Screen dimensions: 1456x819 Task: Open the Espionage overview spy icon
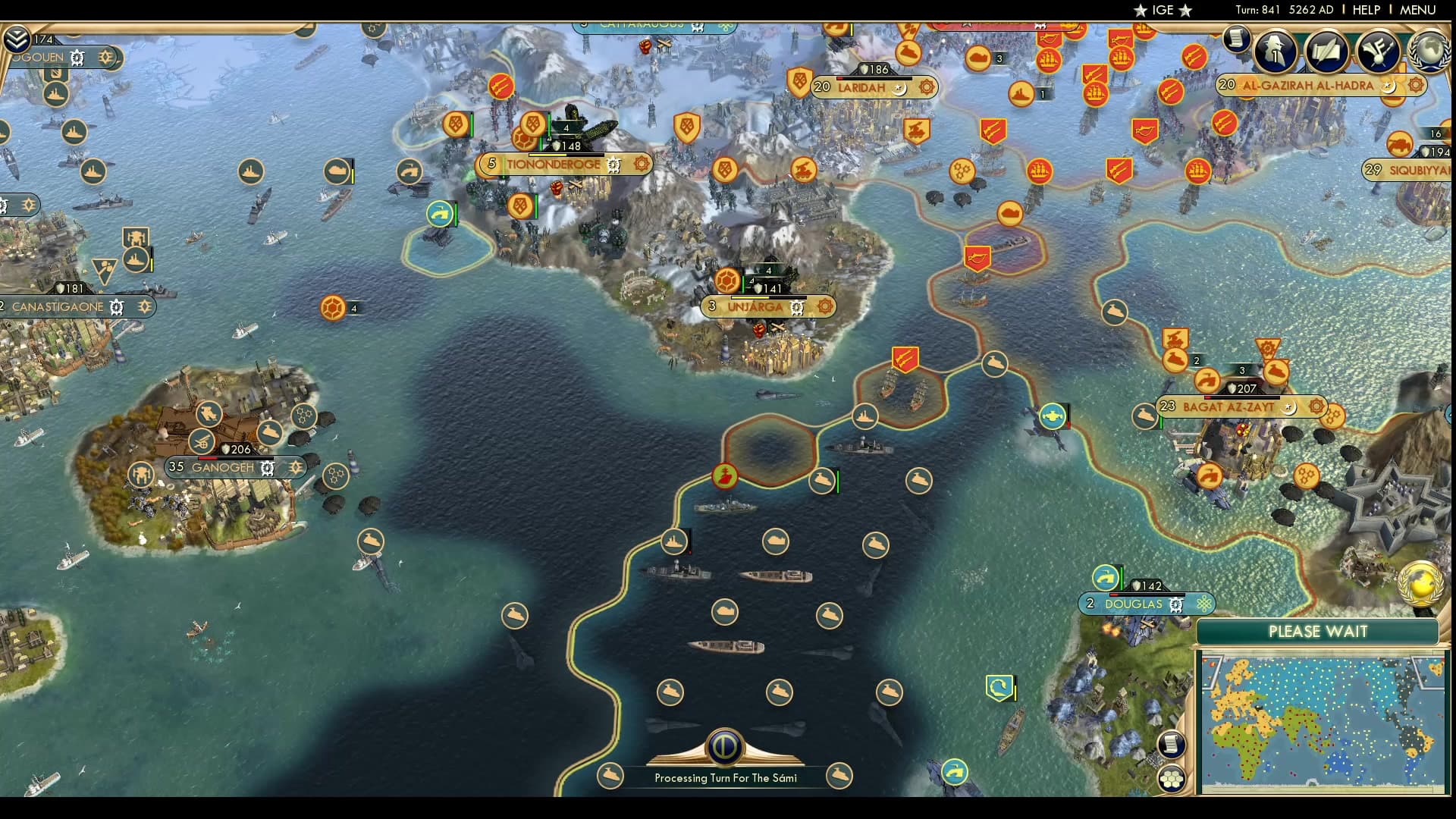[1274, 52]
